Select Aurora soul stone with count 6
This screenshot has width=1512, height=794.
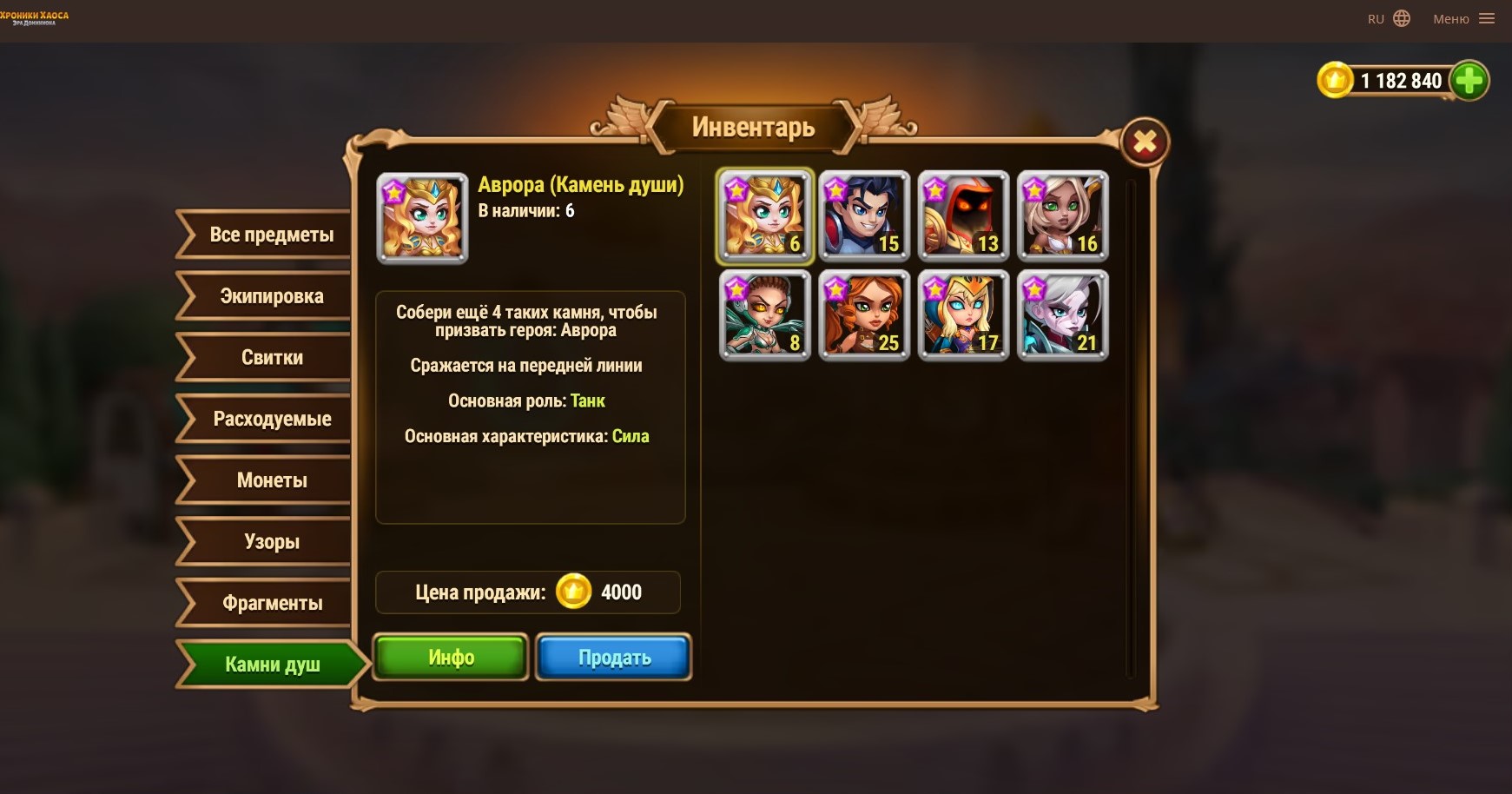(x=764, y=216)
